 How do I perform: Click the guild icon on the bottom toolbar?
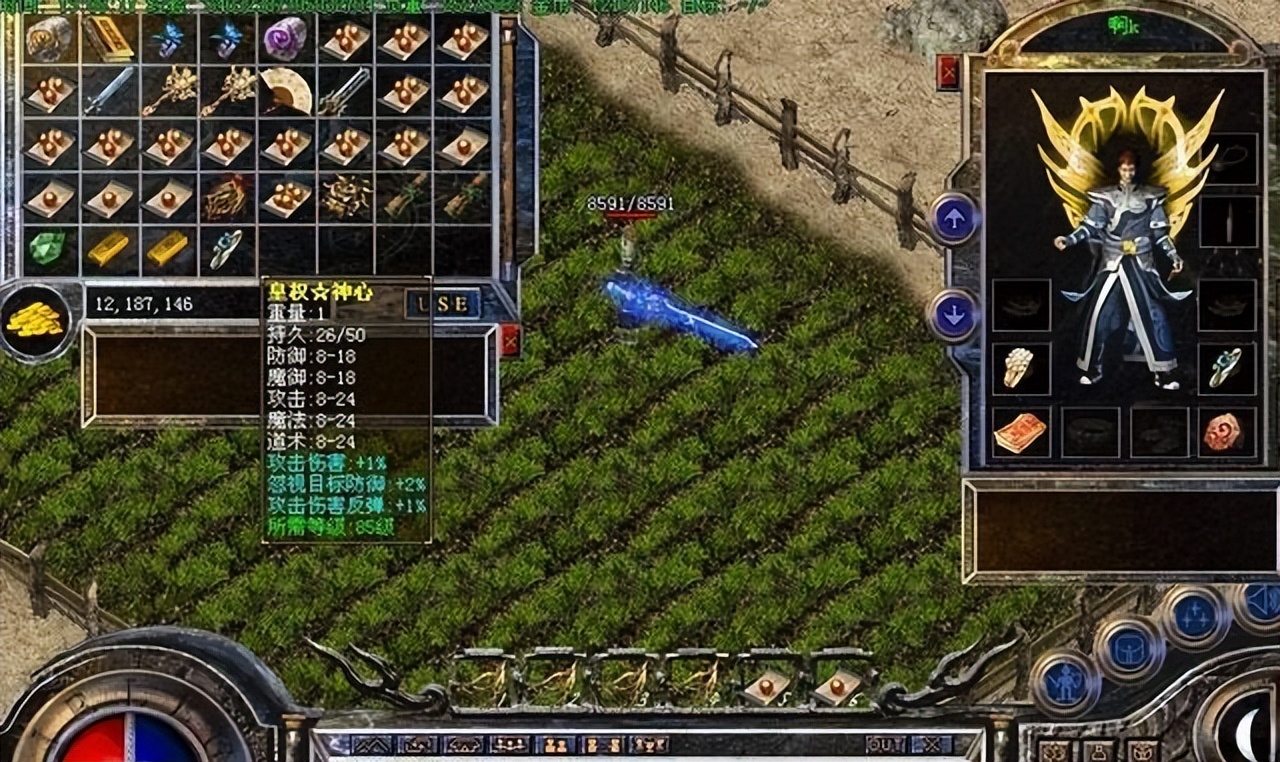652,748
